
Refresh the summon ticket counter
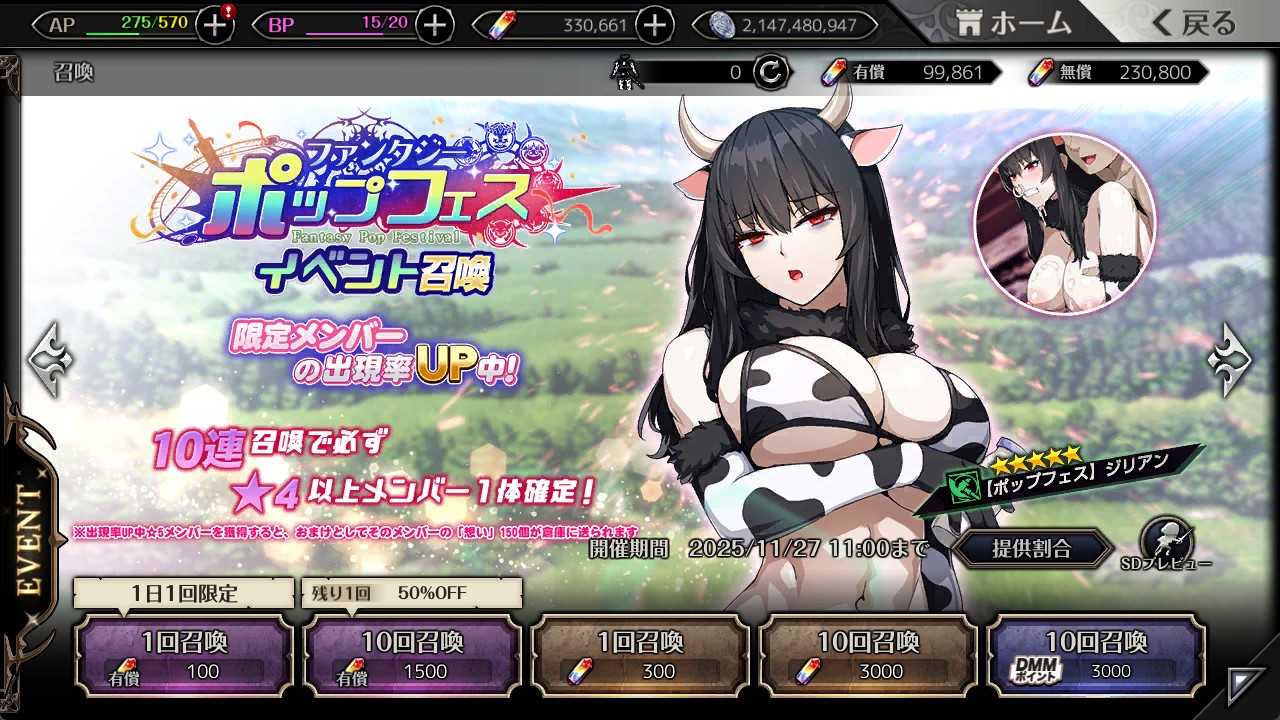click(x=770, y=72)
